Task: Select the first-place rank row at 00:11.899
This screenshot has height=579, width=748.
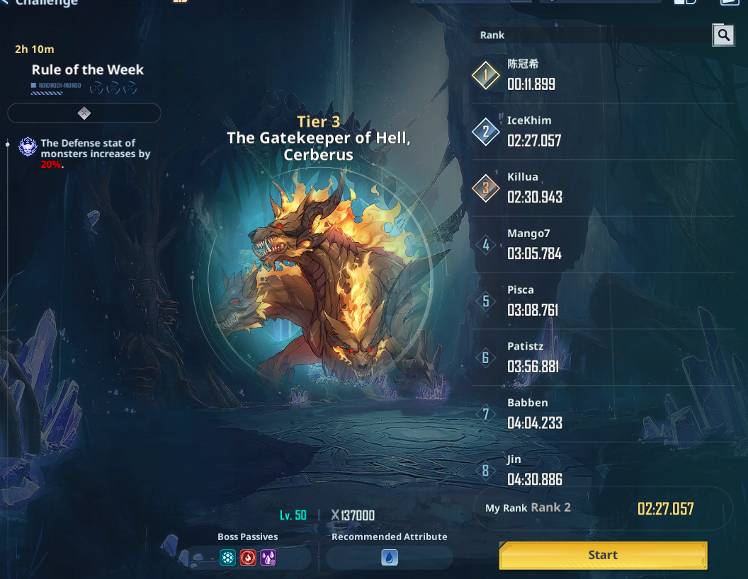Action: [x=603, y=76]
